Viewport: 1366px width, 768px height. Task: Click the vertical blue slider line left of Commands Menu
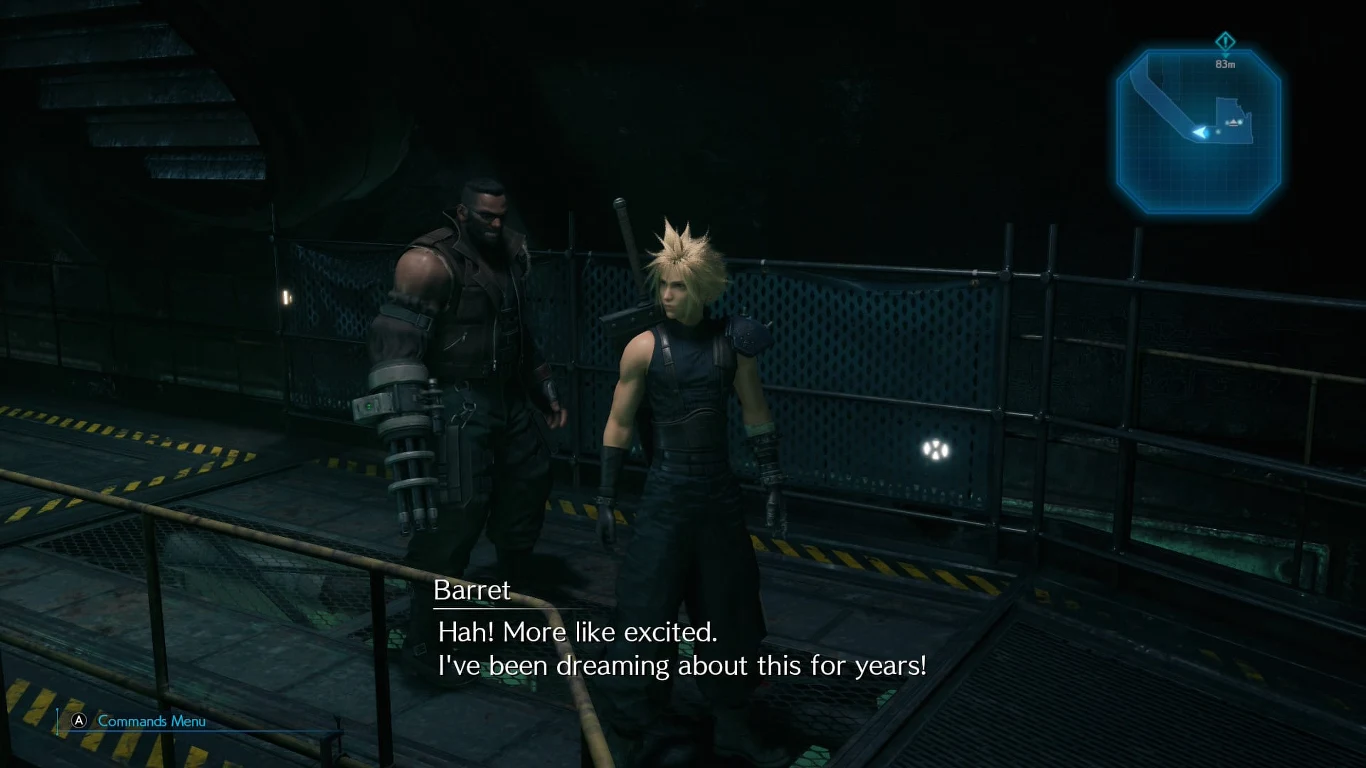click(x=58, y=721)
